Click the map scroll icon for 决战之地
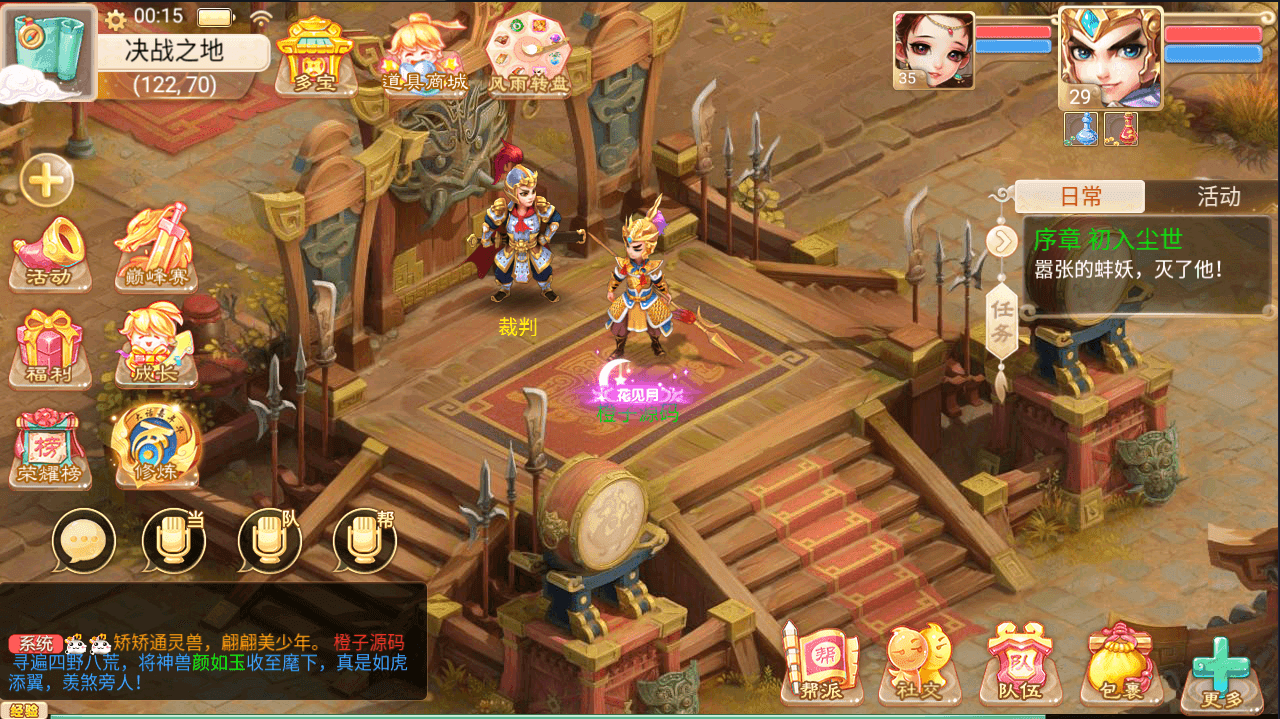1280x719 pixels. point(52,50)
